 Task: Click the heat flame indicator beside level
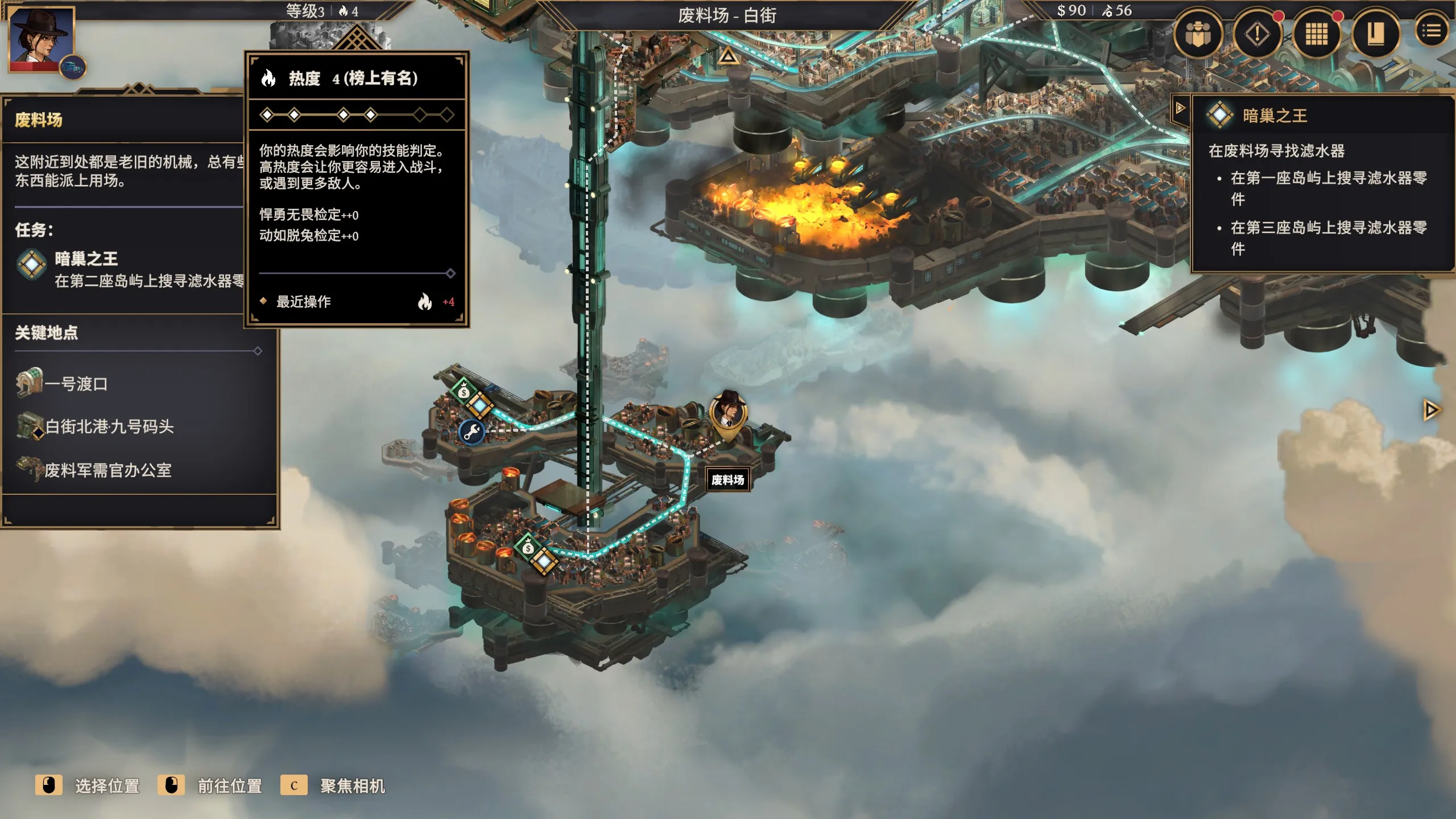[348, 11]
